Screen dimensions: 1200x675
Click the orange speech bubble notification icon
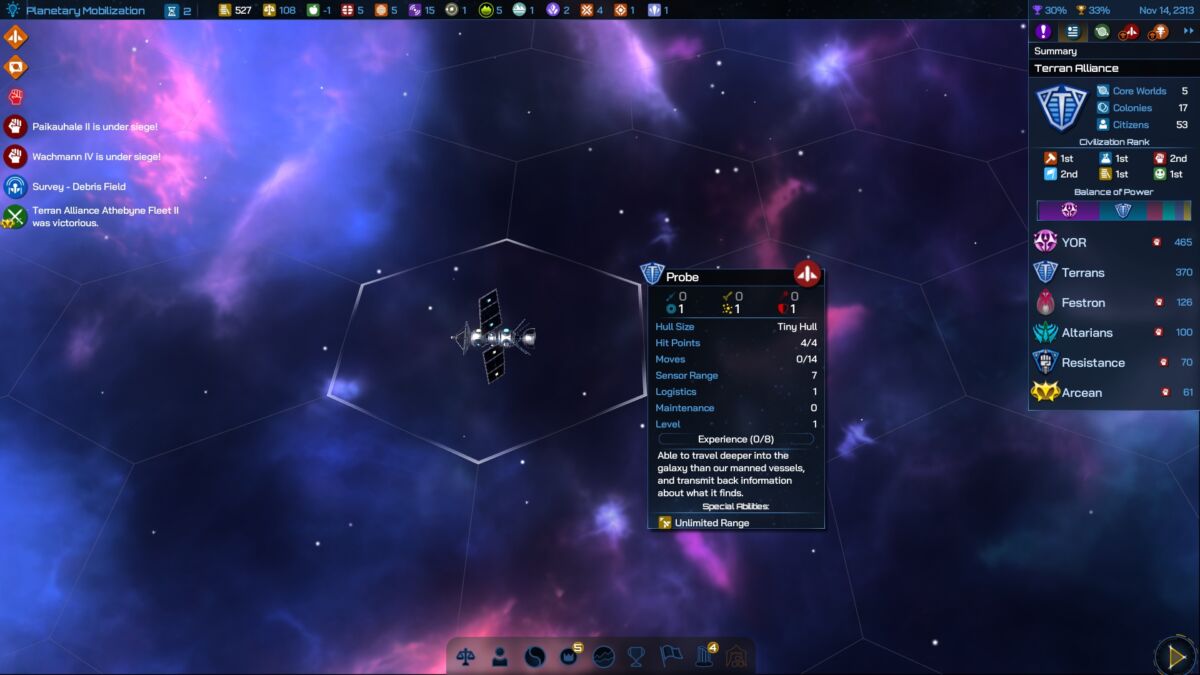(16, 68)
